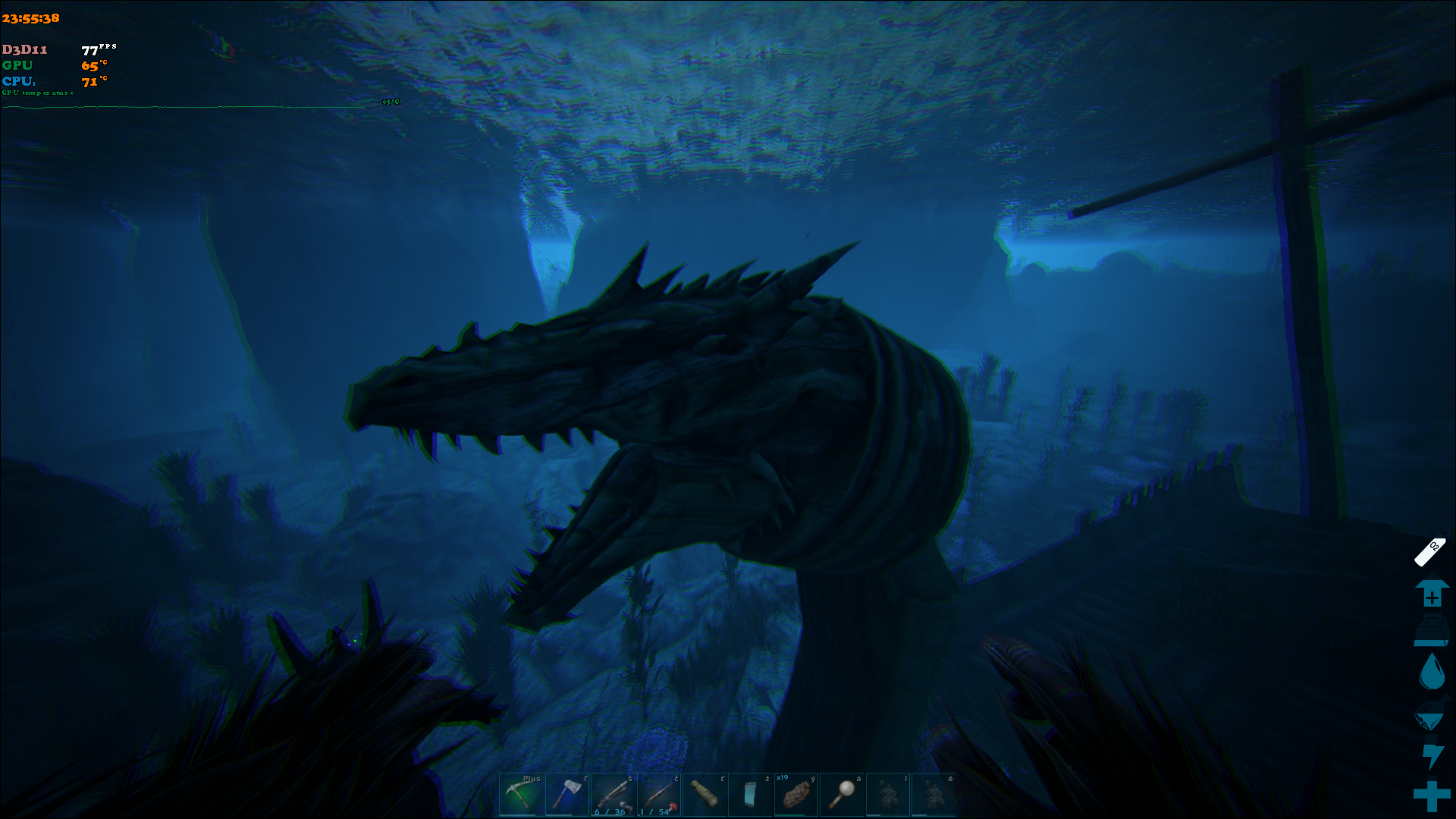Select the dark armor slot labeled é
The image size is (1456, 819).
pos(933,794)
